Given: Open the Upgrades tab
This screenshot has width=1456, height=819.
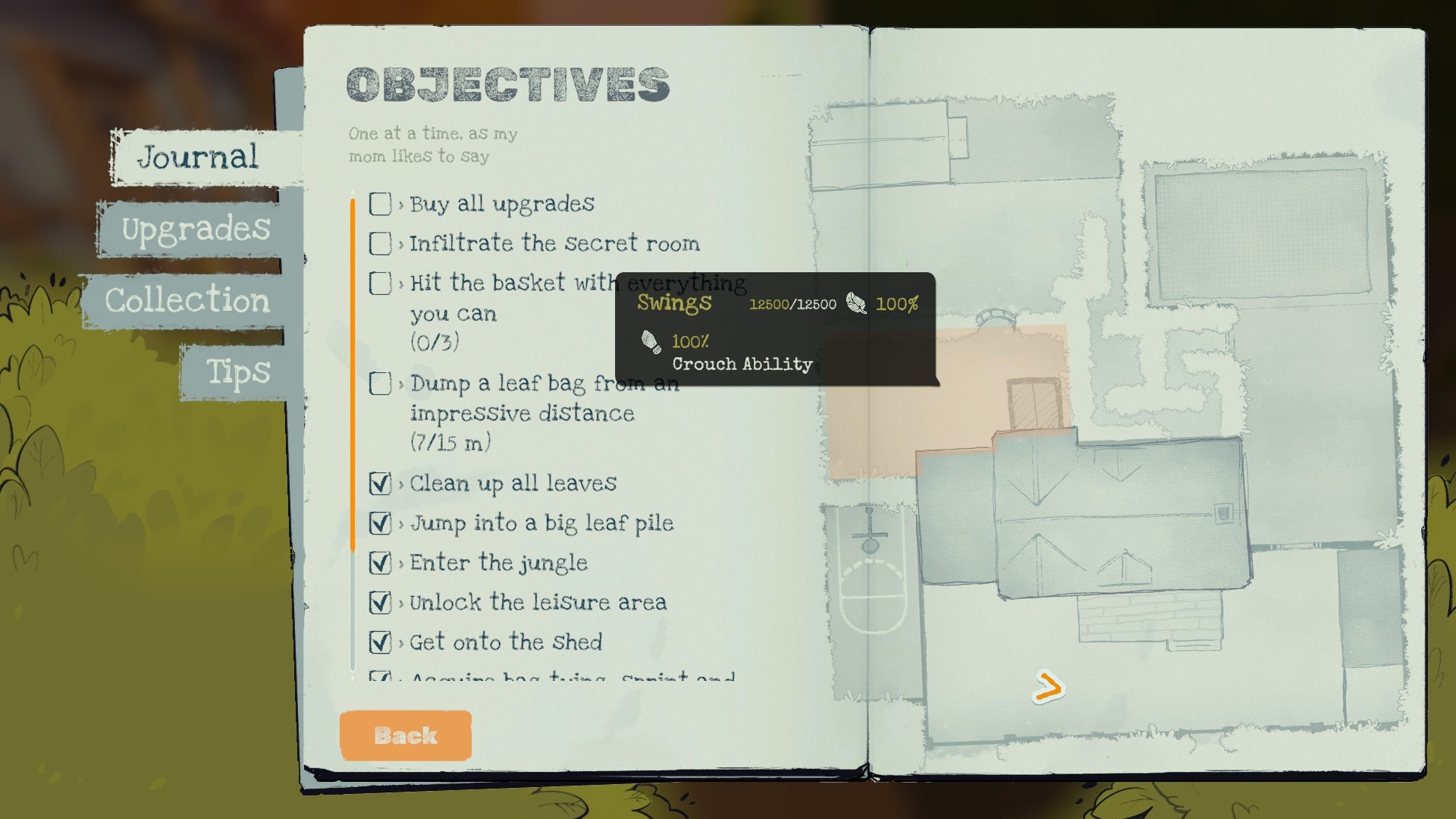Looking at the screenshot, I should [196, 229].
